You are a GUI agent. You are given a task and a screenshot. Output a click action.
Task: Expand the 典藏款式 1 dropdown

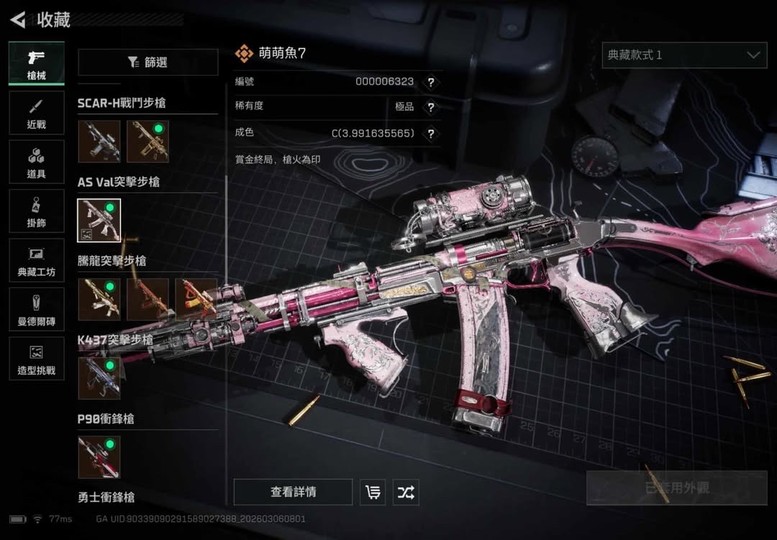click(x=684, y=55)
